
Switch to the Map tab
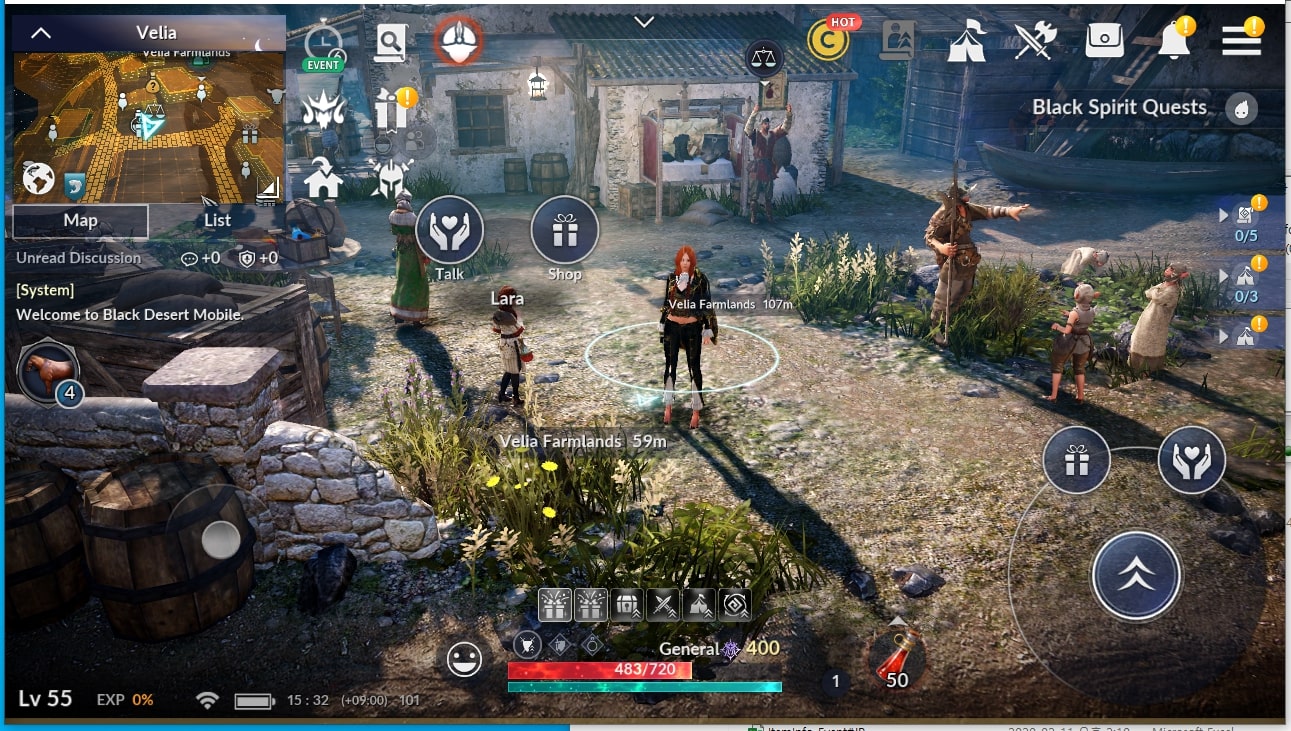pos(80,221)
